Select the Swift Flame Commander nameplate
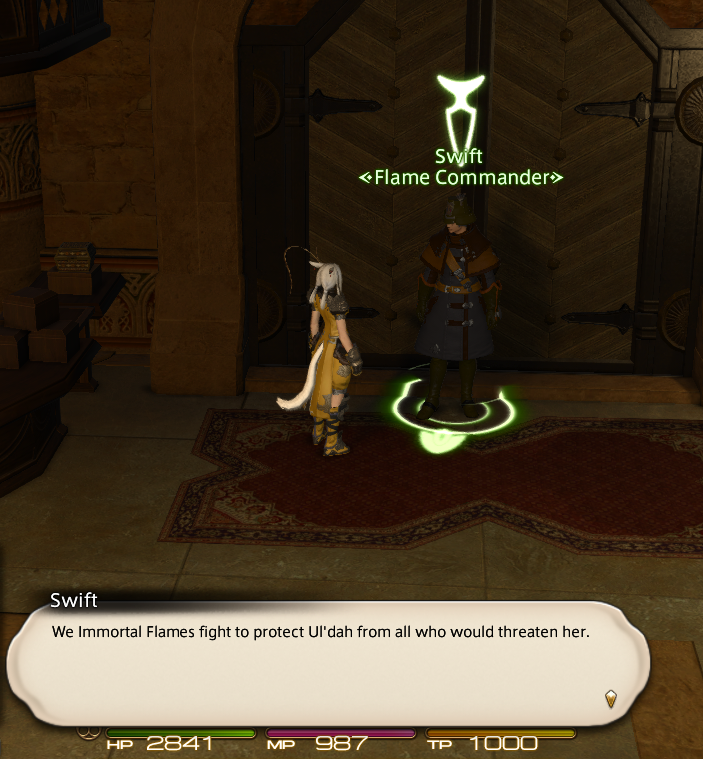 click(x=461, y=168)
